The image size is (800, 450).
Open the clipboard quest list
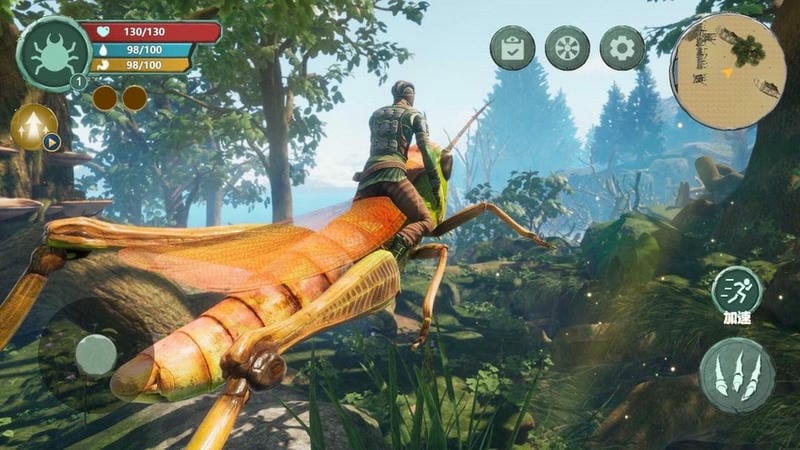512,48
